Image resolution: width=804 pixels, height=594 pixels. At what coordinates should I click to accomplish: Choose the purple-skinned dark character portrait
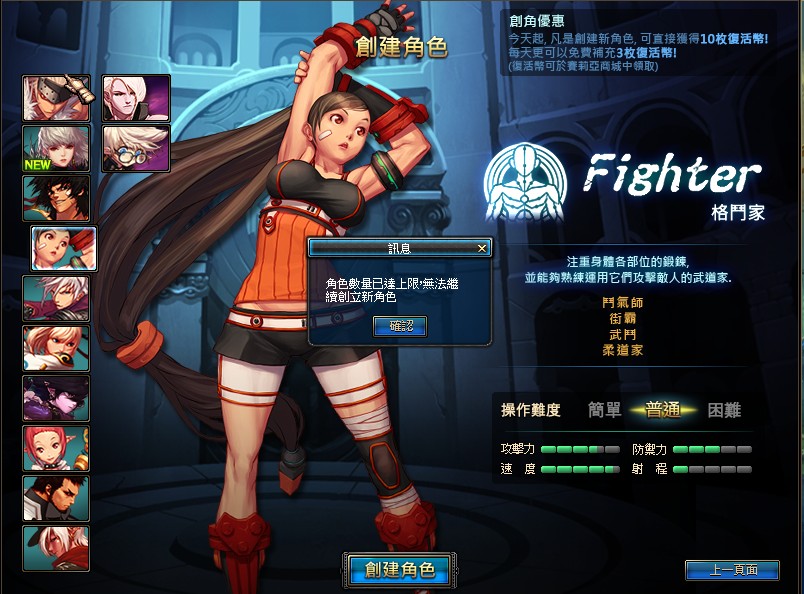57,398
